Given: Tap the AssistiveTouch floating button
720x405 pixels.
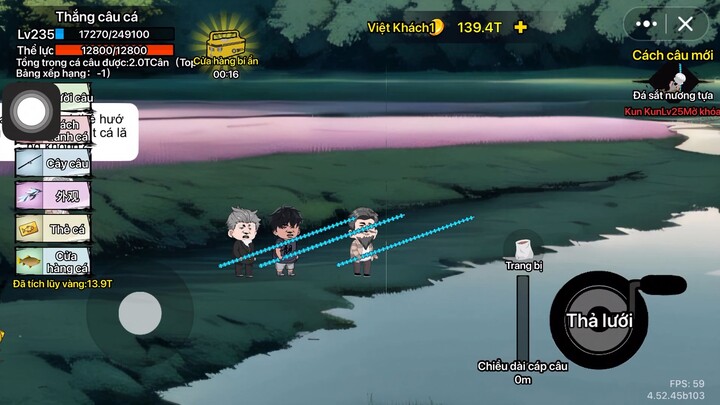Looking at the screenshot, I should tap(32, 111).
